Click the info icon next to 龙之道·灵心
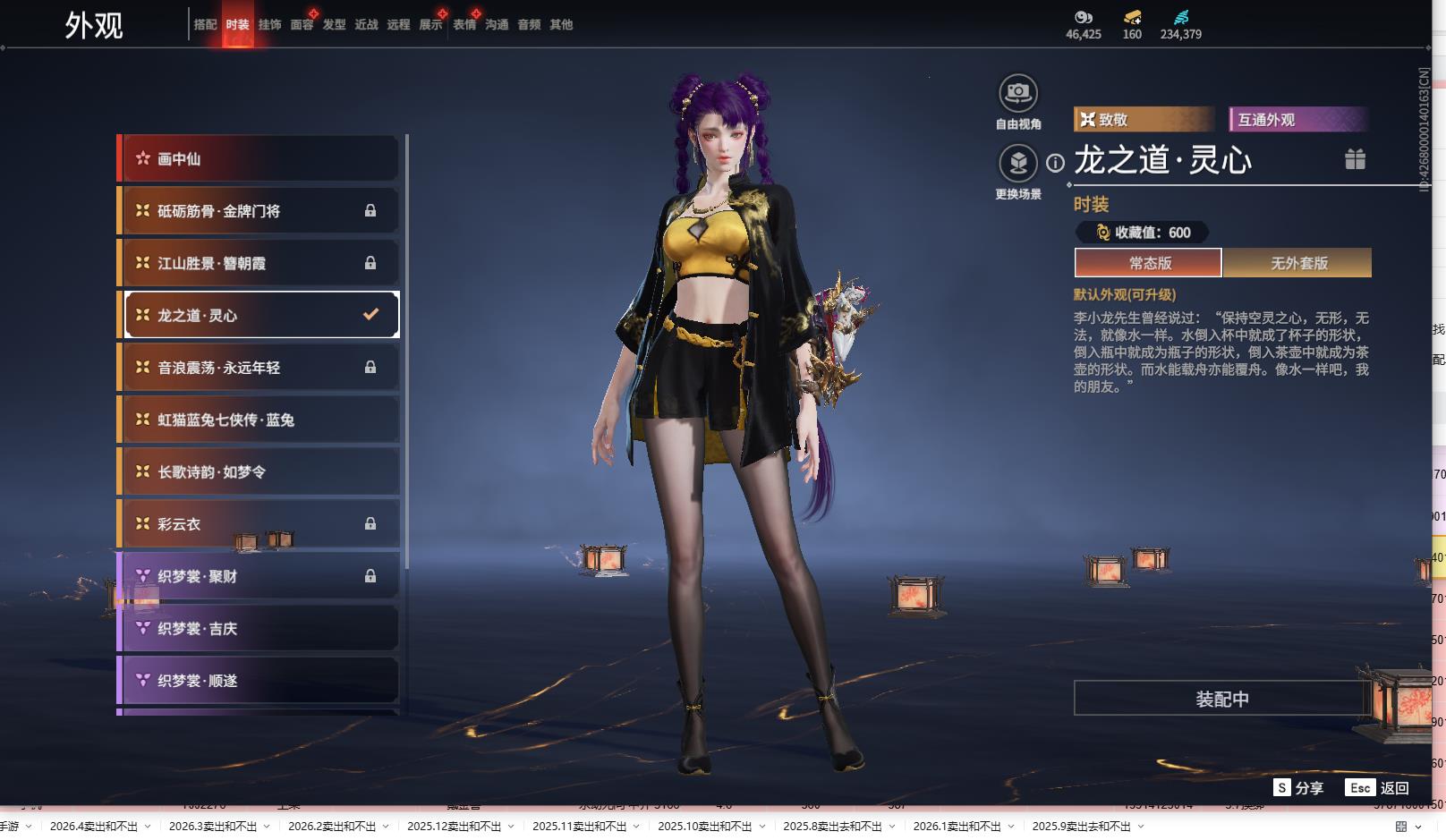Screen dimensions: 1446x840 (1056, 163)
